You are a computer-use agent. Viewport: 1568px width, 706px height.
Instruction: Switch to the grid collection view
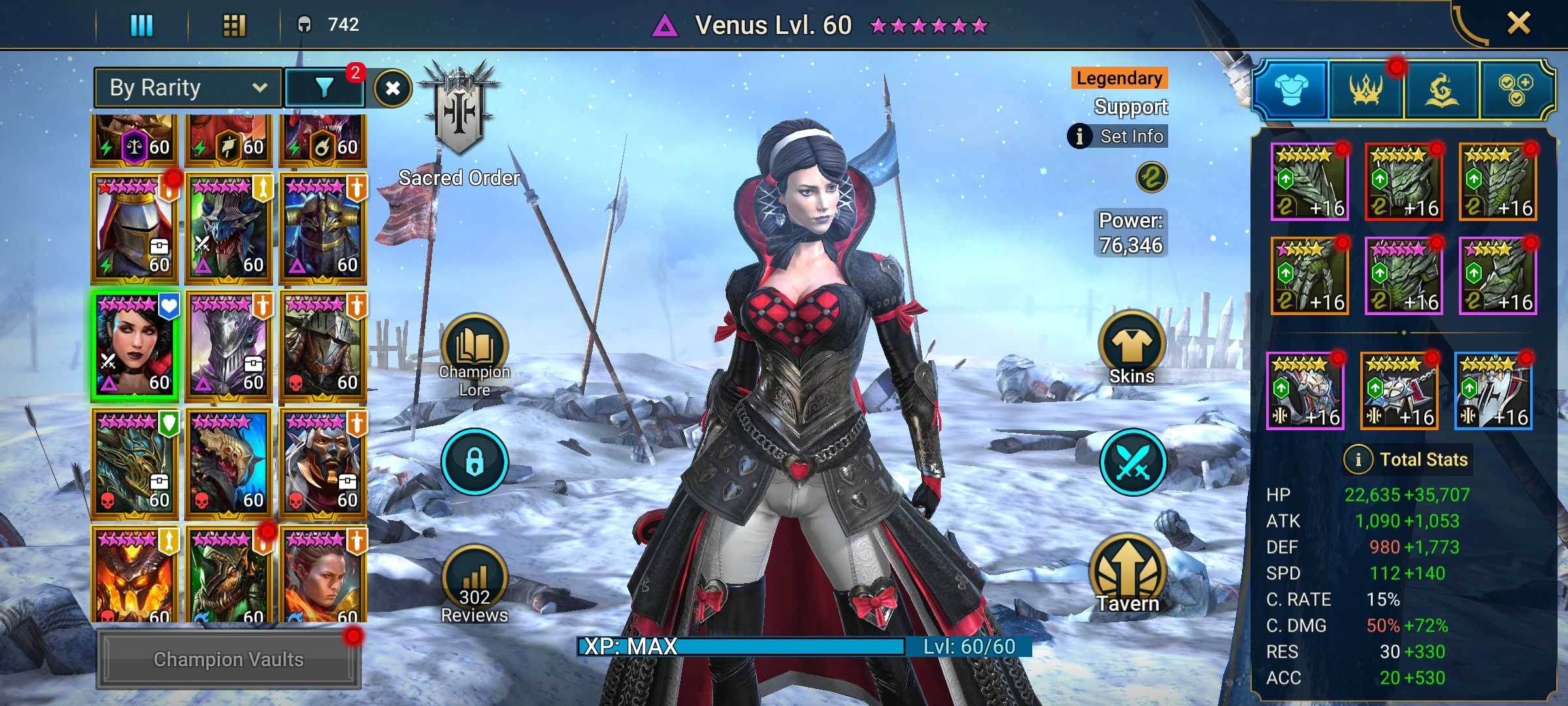coord(234,25)
